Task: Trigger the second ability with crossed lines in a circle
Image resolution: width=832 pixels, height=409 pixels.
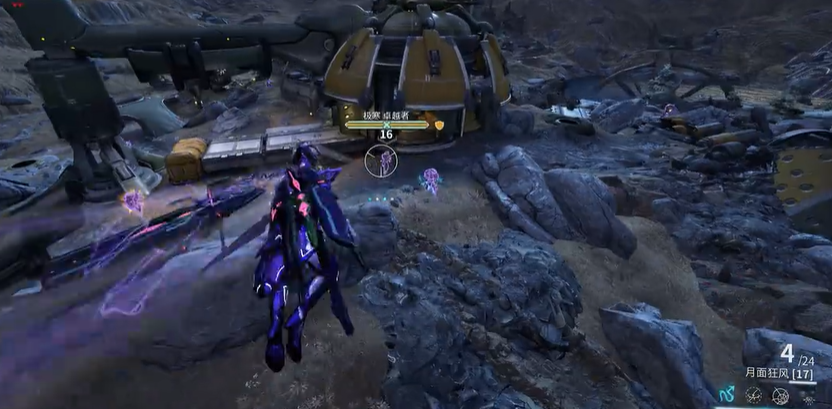Action: [x=753, y=396]
